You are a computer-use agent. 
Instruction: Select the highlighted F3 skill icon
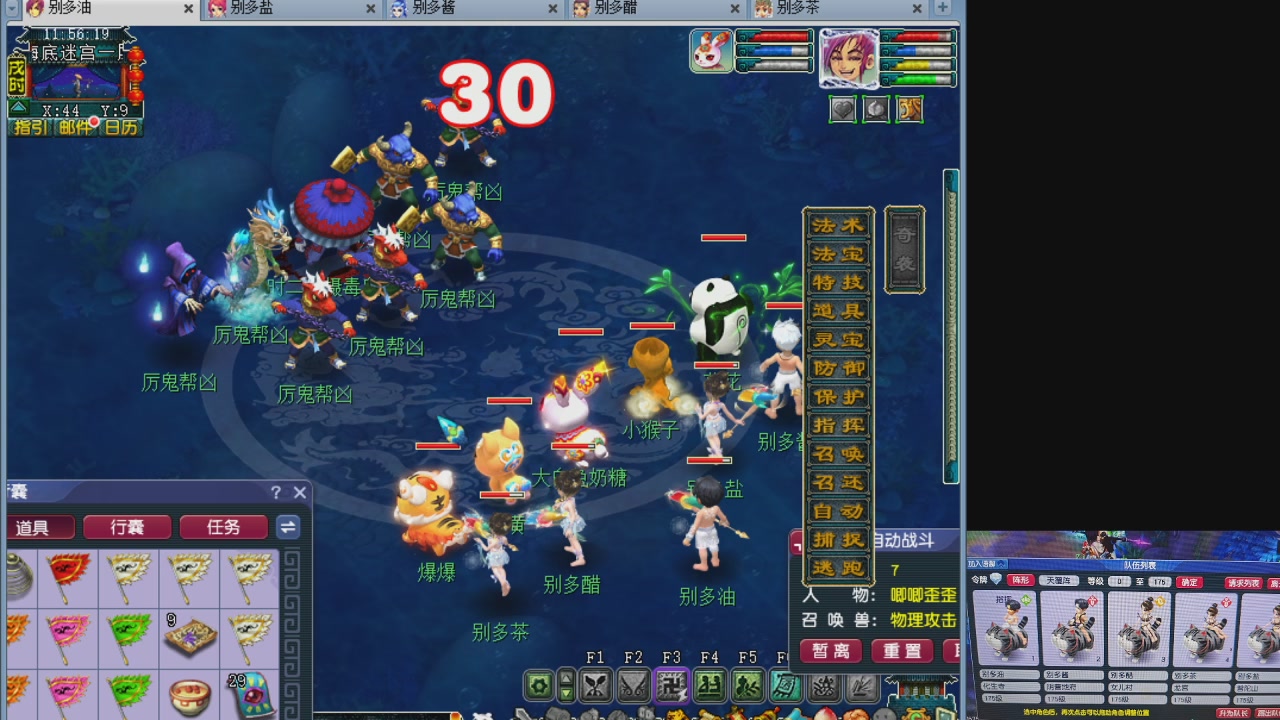pos(670,686)
